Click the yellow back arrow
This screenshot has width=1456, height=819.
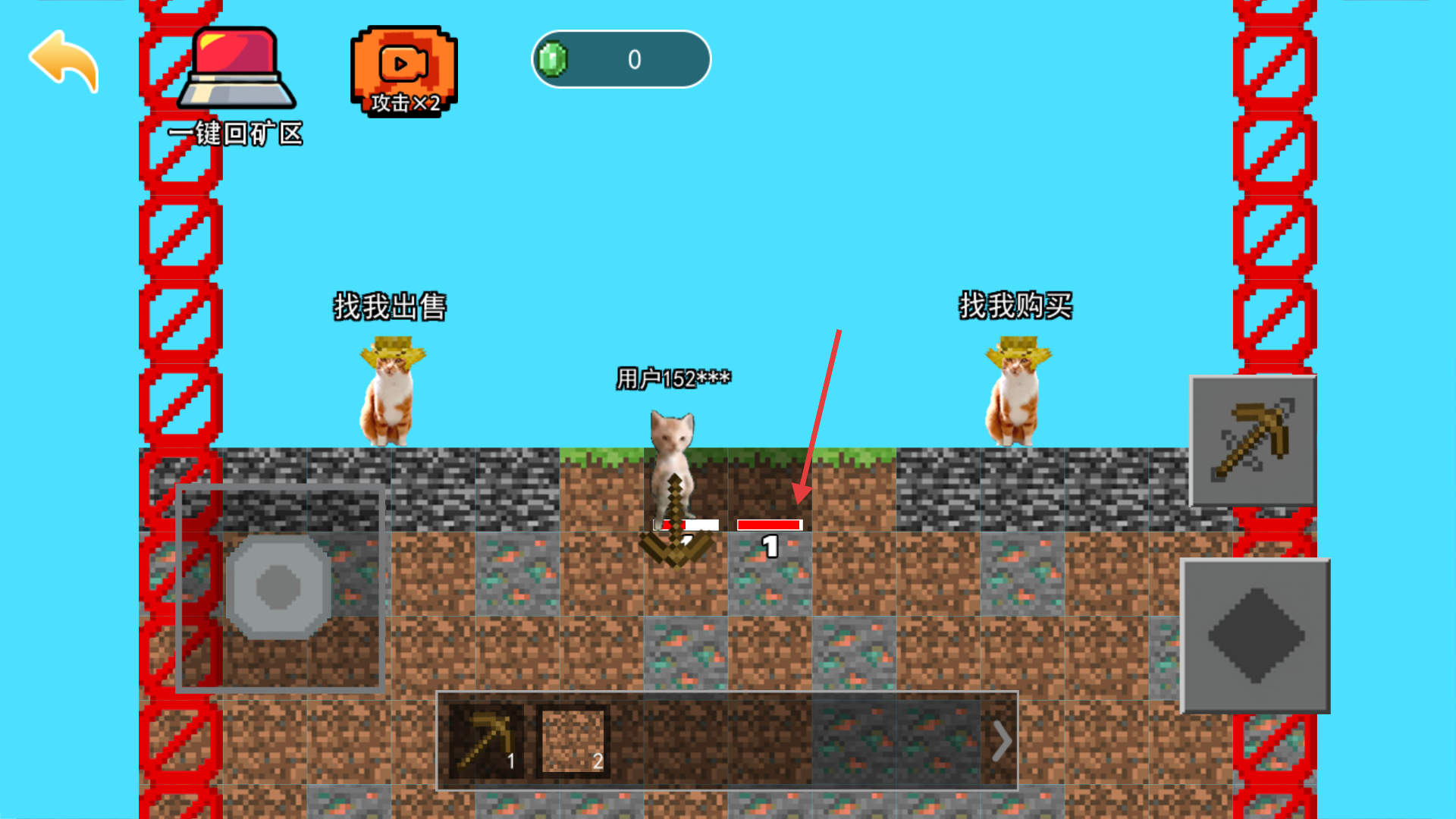(x=64, y=61)
